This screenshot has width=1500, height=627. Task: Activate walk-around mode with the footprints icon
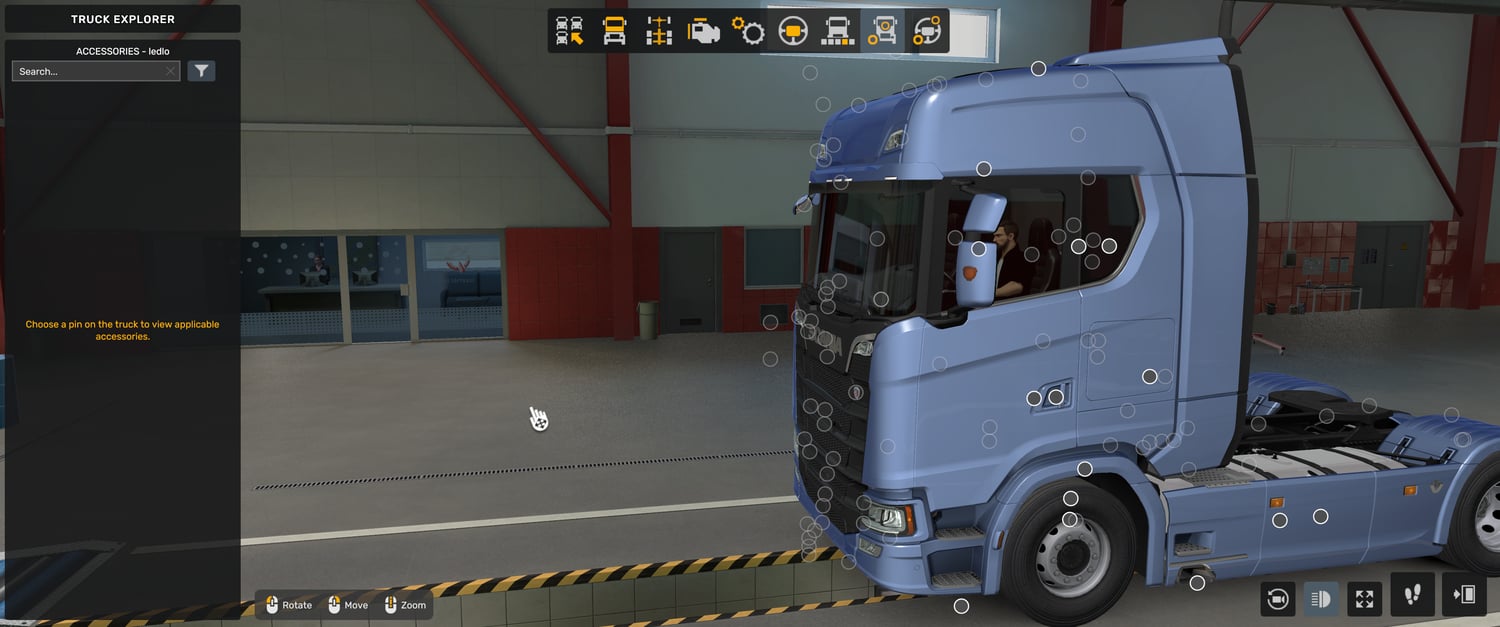click(1412, 595)
